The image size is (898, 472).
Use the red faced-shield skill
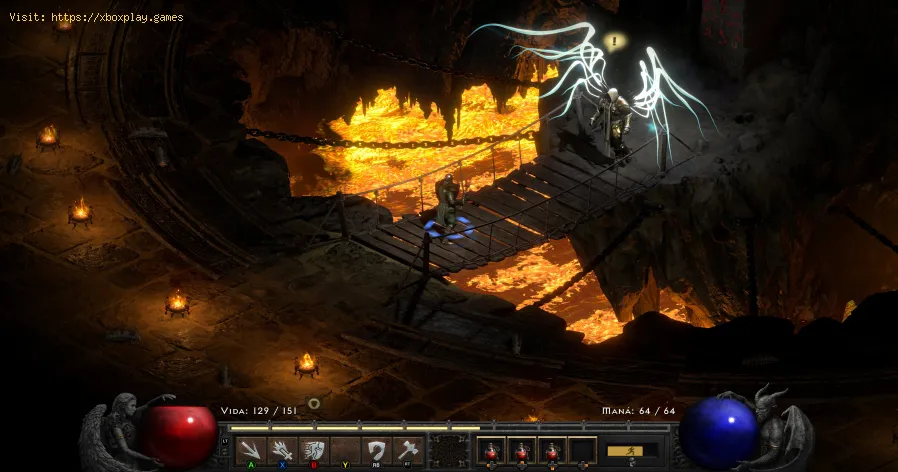coord(314,450)
